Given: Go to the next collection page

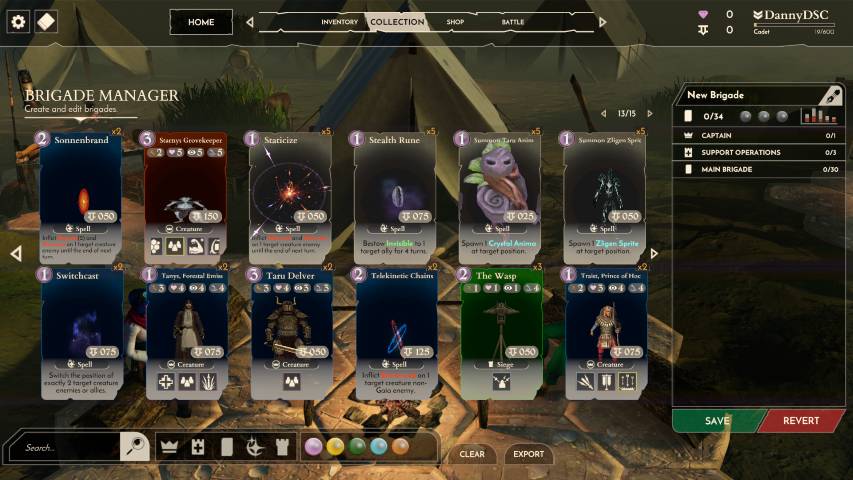Looking at the screenshot, I should pyautogui.click(x=650, y=114).
